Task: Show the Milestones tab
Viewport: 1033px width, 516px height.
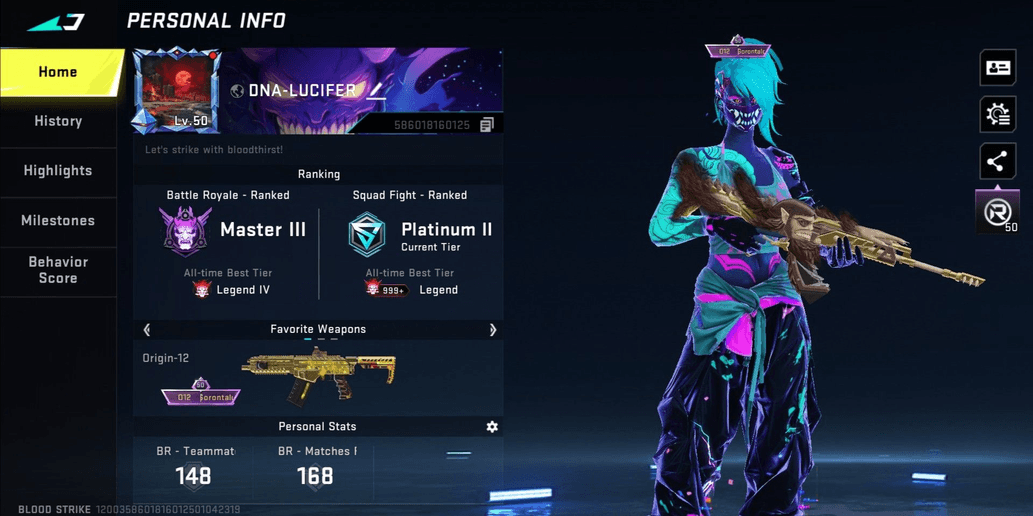Action: coord(58,221)
